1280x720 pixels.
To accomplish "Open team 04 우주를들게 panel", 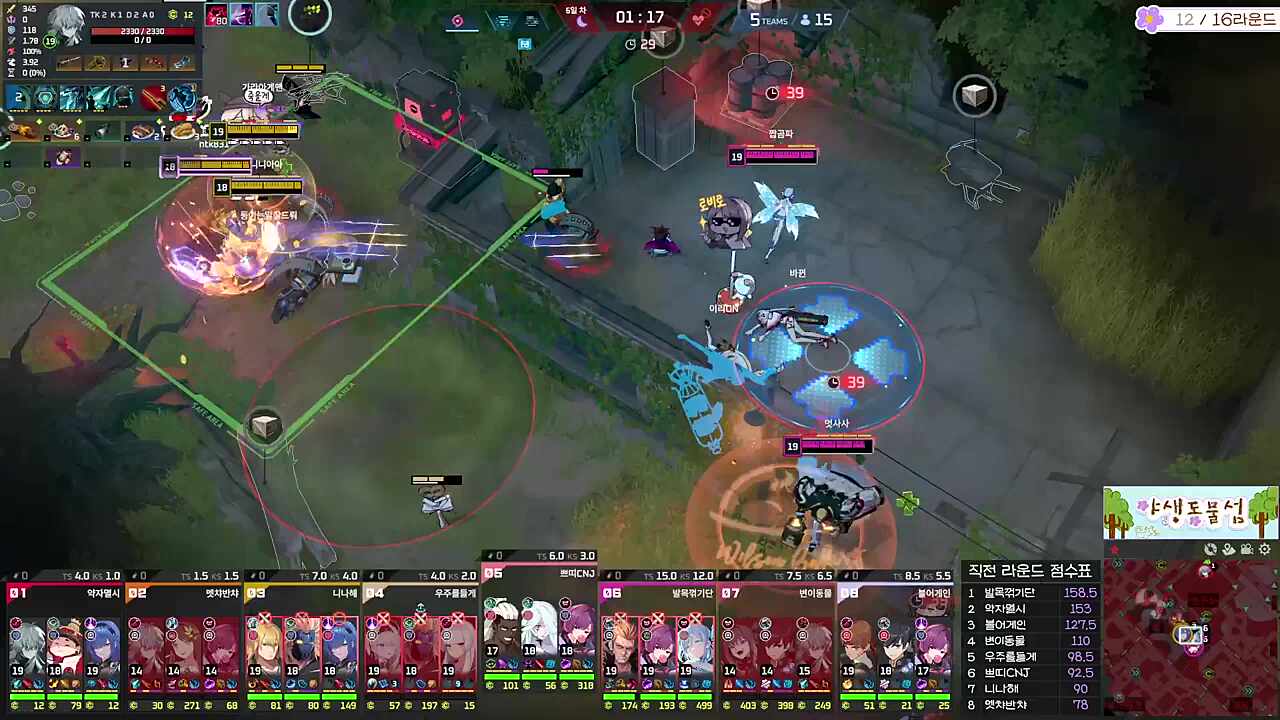I will [x=420, y=640].
